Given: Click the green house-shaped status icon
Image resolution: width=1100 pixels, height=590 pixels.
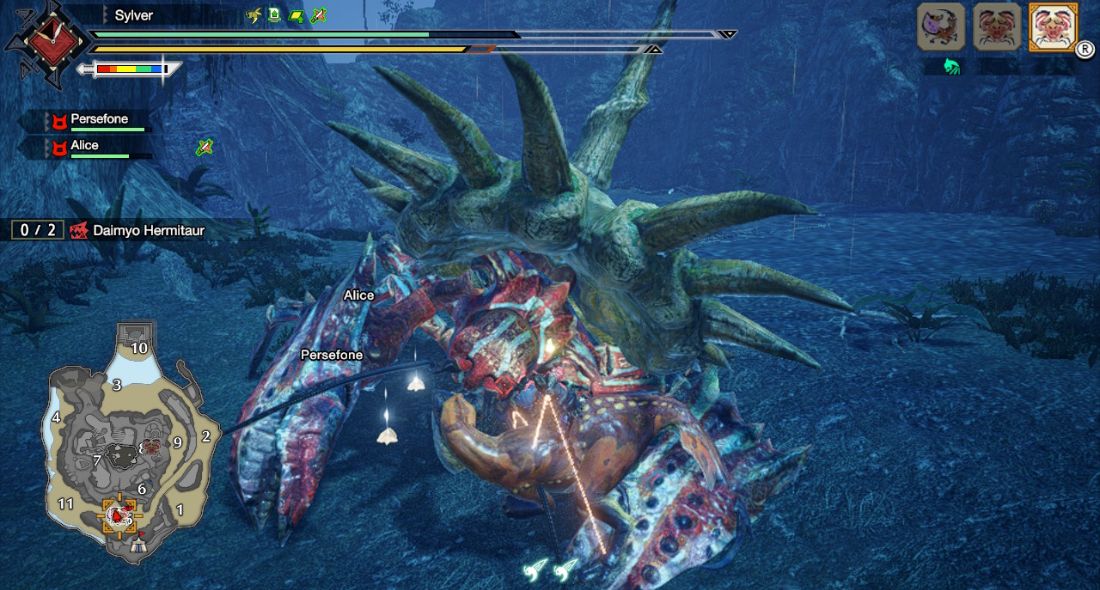Looking at the screenshot, I should 274,16.
